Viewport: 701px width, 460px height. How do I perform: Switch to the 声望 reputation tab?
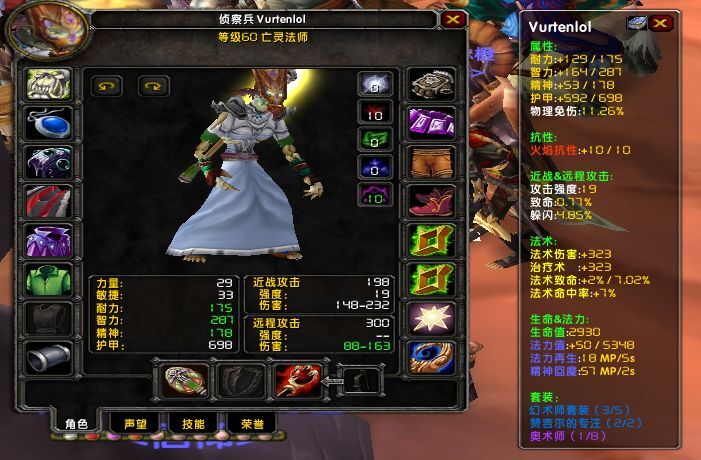click(134, 423)
